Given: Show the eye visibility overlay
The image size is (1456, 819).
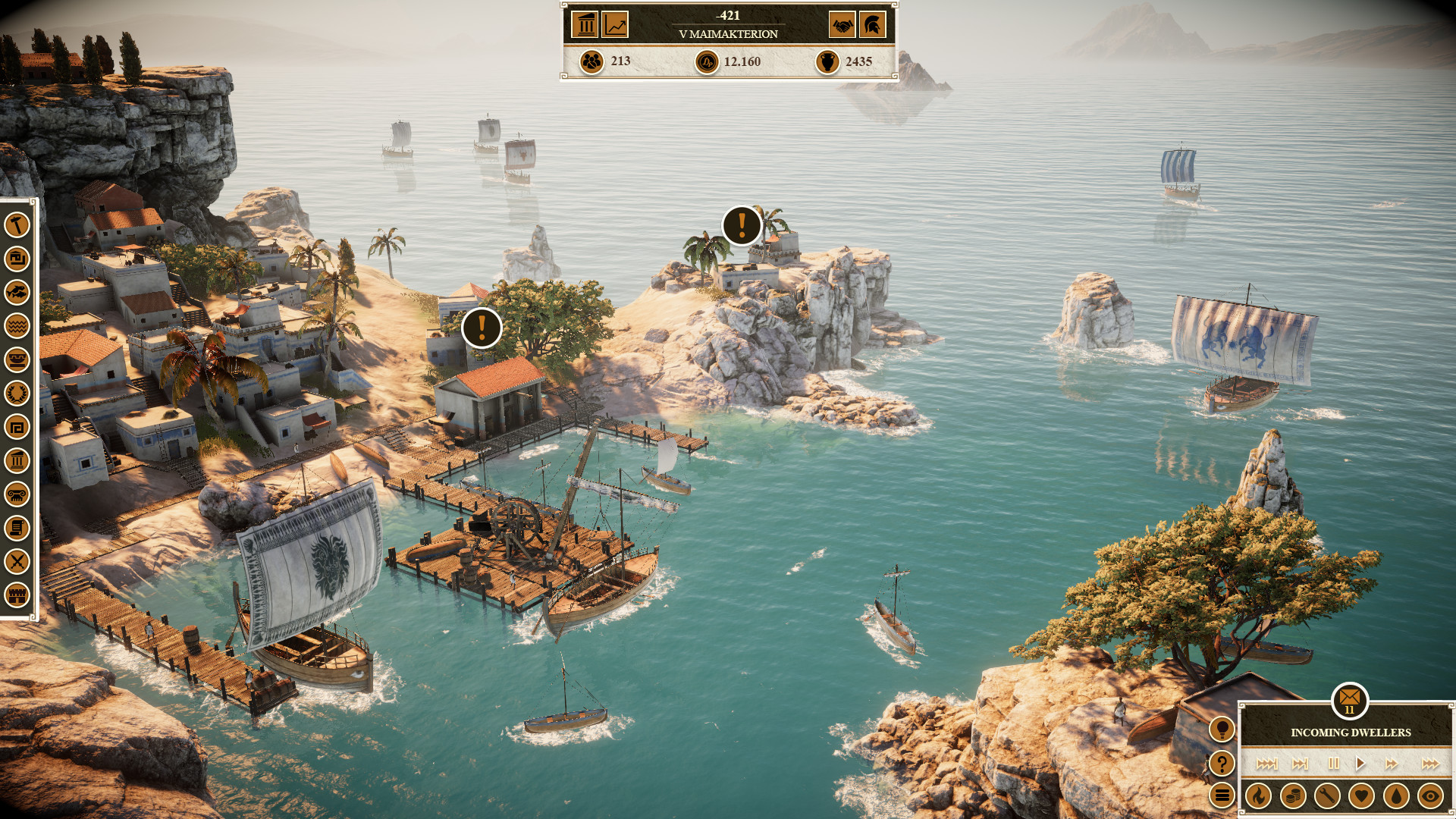Looking at the screenshot, I should click(1432, 796).
